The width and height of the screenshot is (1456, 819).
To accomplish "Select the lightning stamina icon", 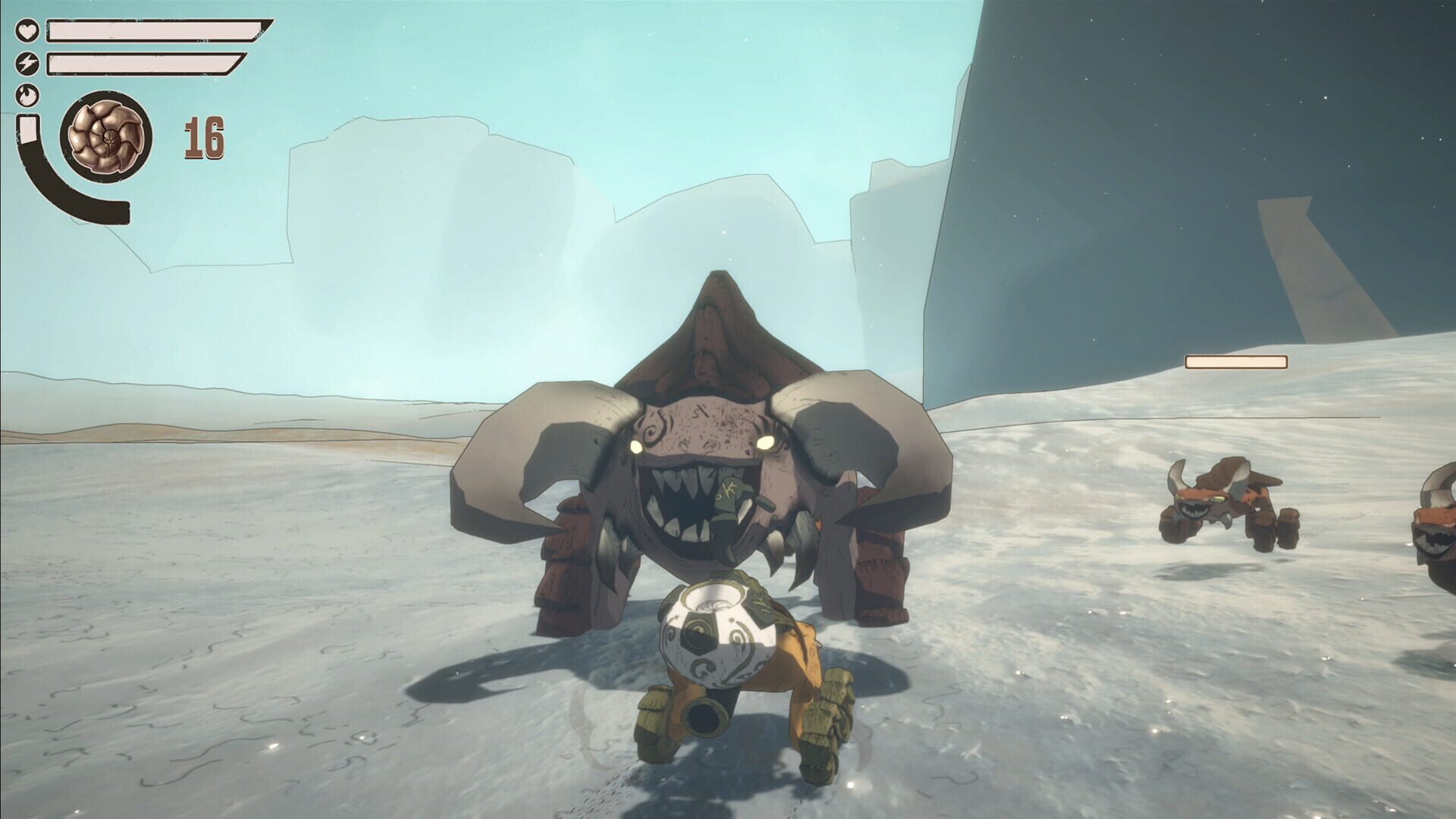I will (27, 62).
